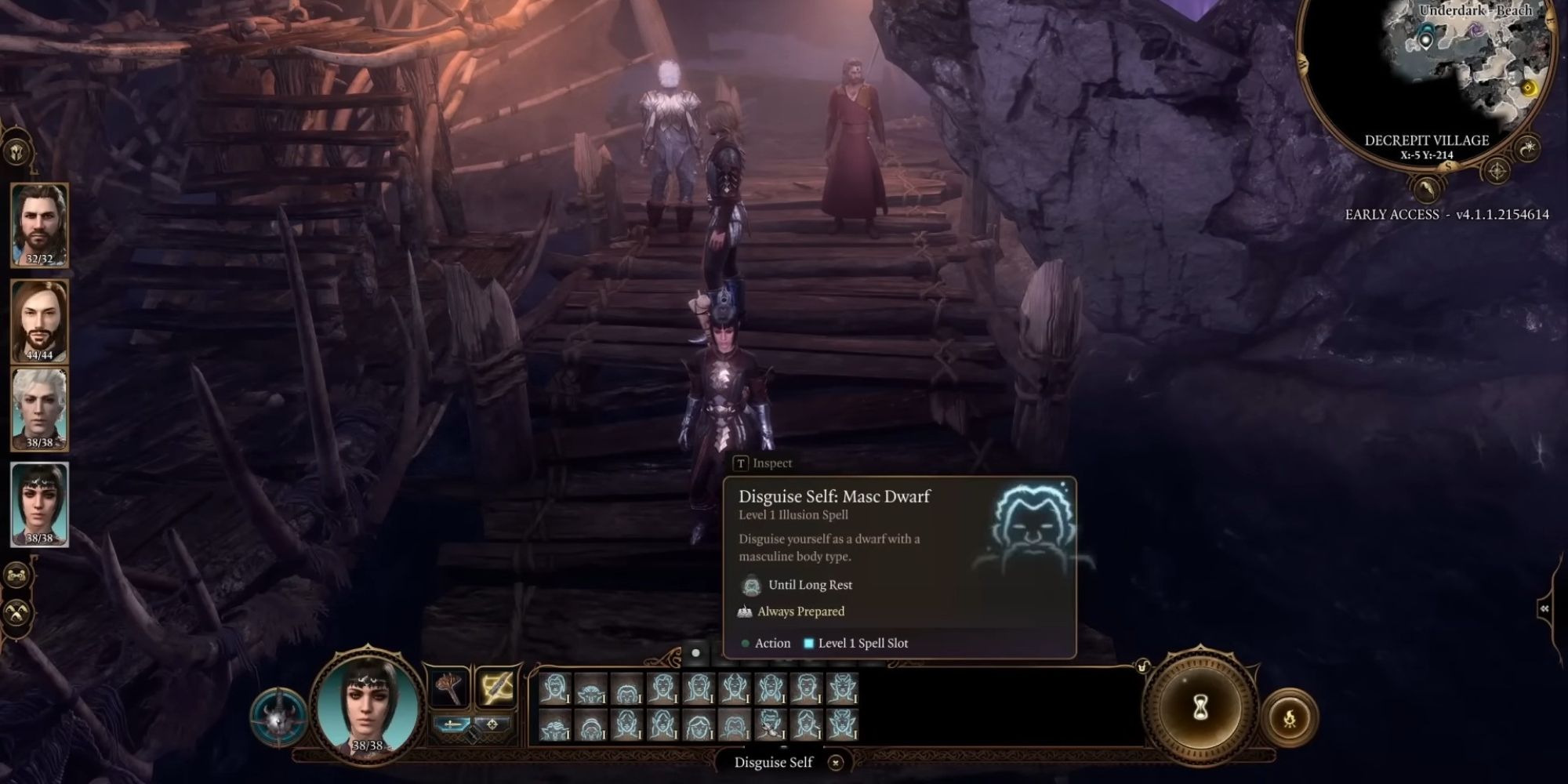
Task: Select the main-hand weapon attack icon
Action: click(450, 688)
